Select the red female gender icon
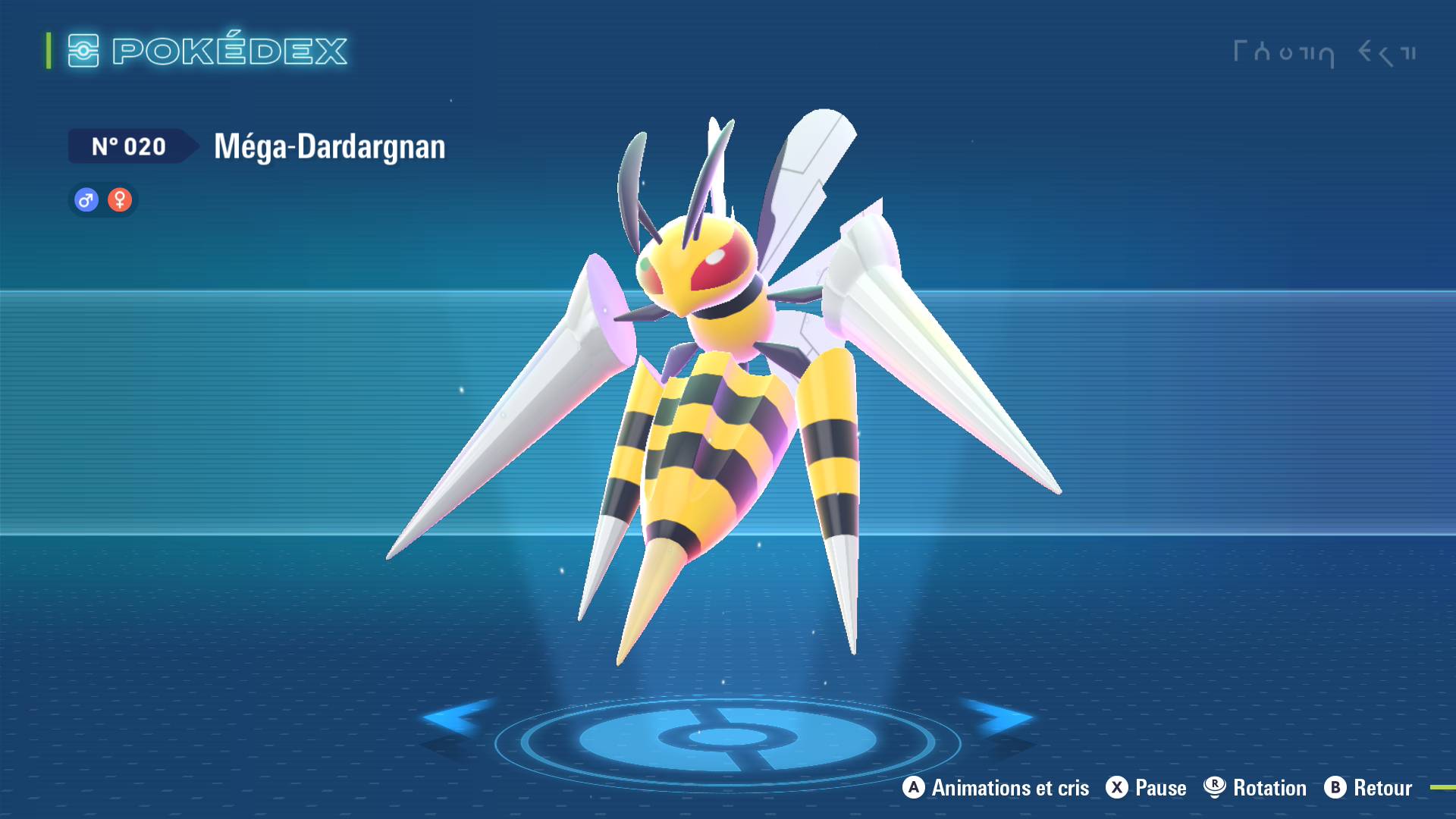Viewport: 1456px width, 819px height. tap(120, 200)
